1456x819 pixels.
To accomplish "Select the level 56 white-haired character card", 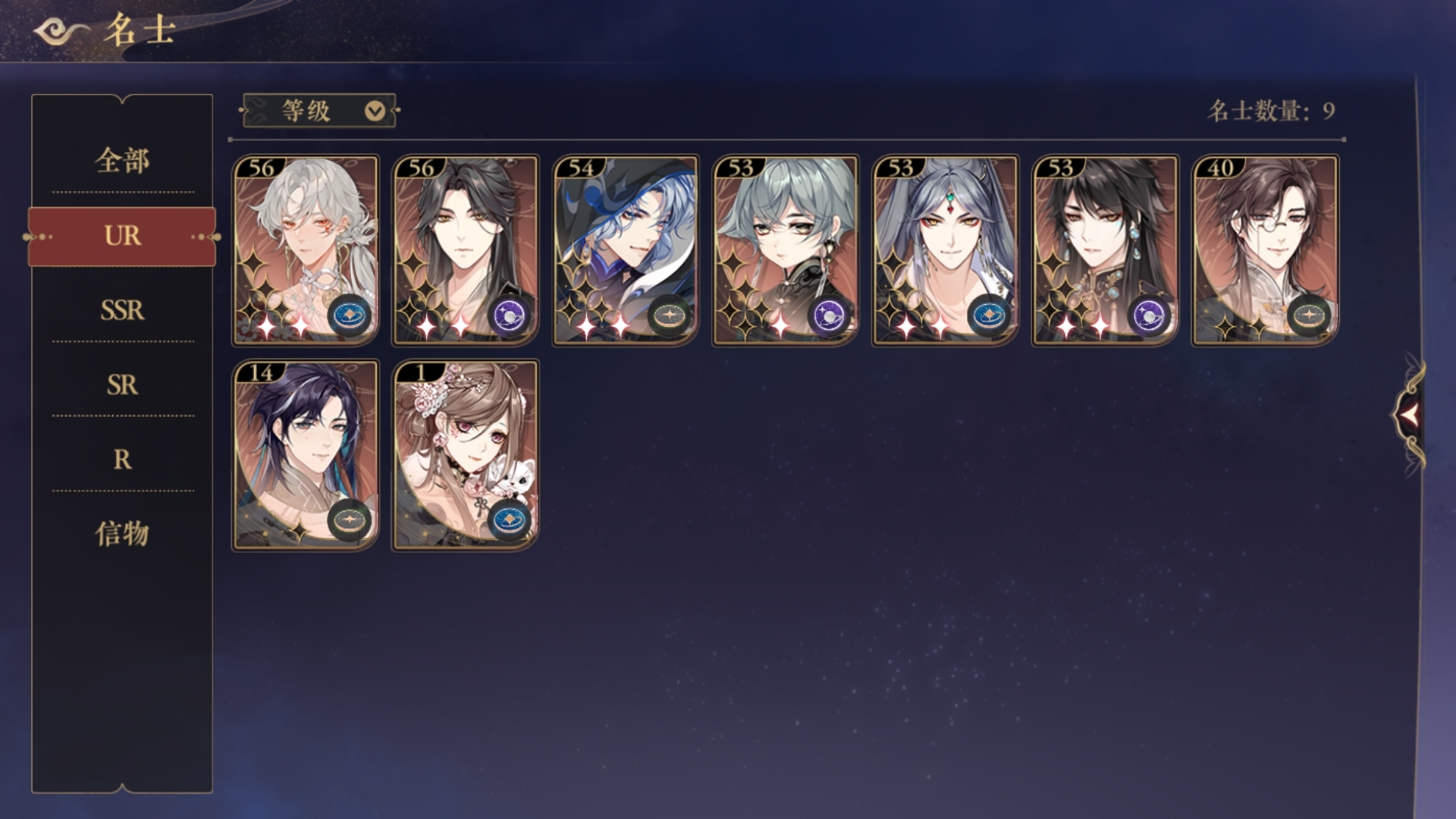I will coord(305,250).
